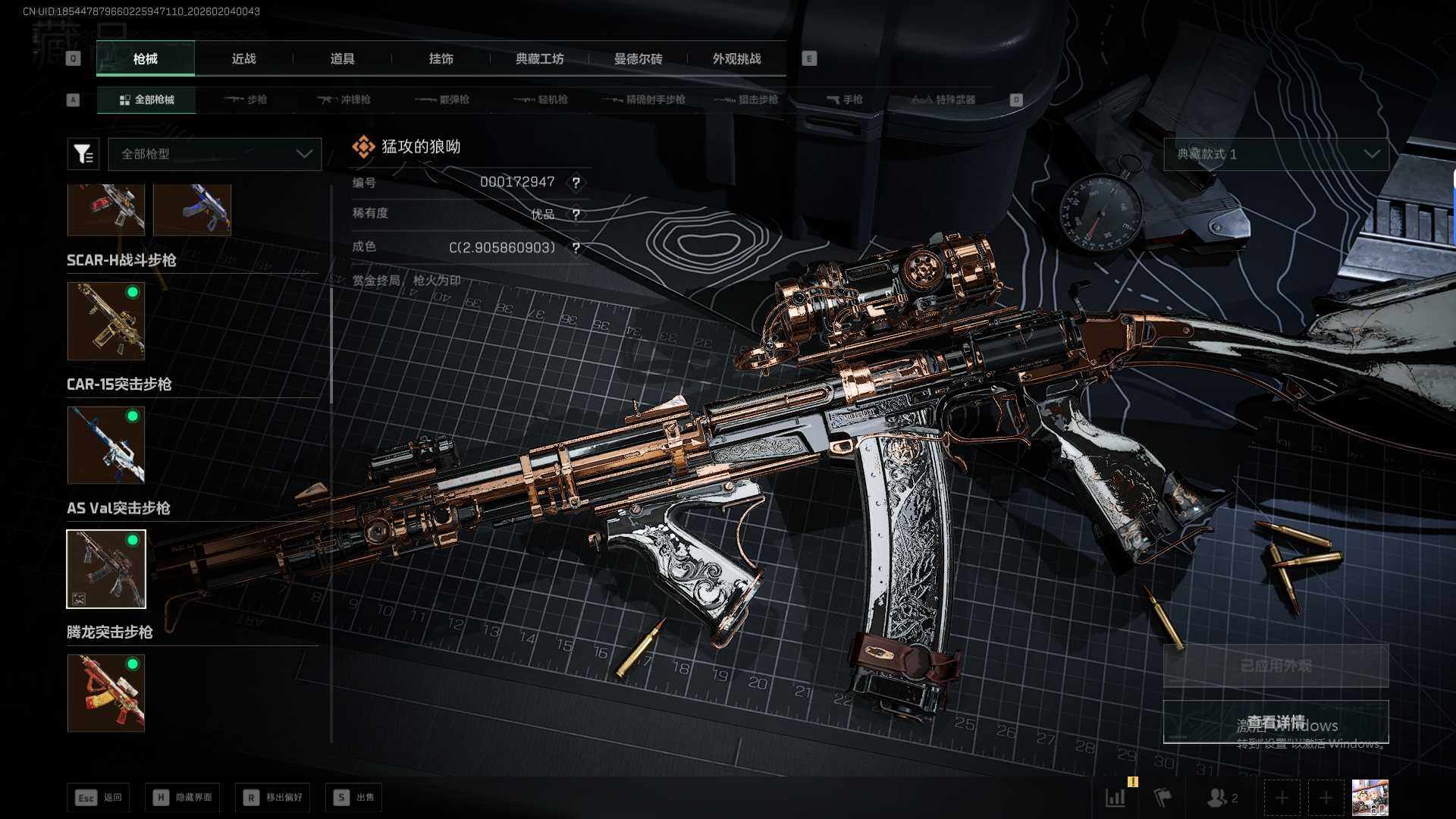Image resolution: width=1456 pixels, height=819 pixels.
Task: Expand the 全部枪型 weapon type dropdown
Action: coord(215,154)
